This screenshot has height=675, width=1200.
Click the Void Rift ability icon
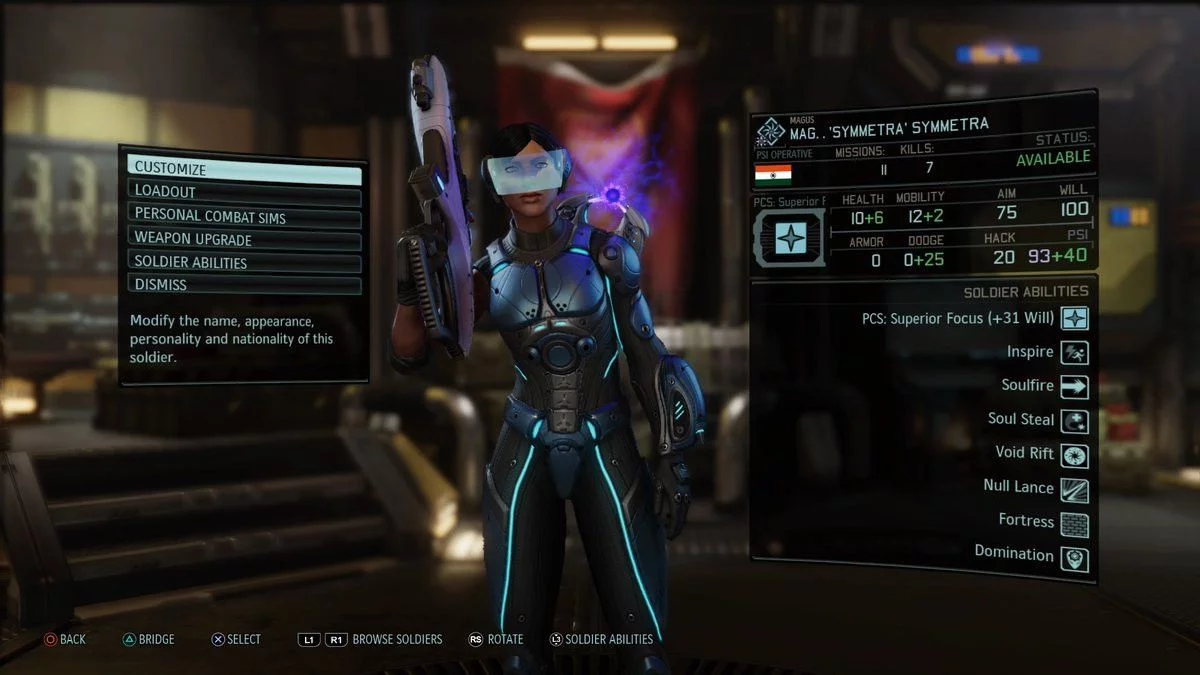(x=1075, y=455)
